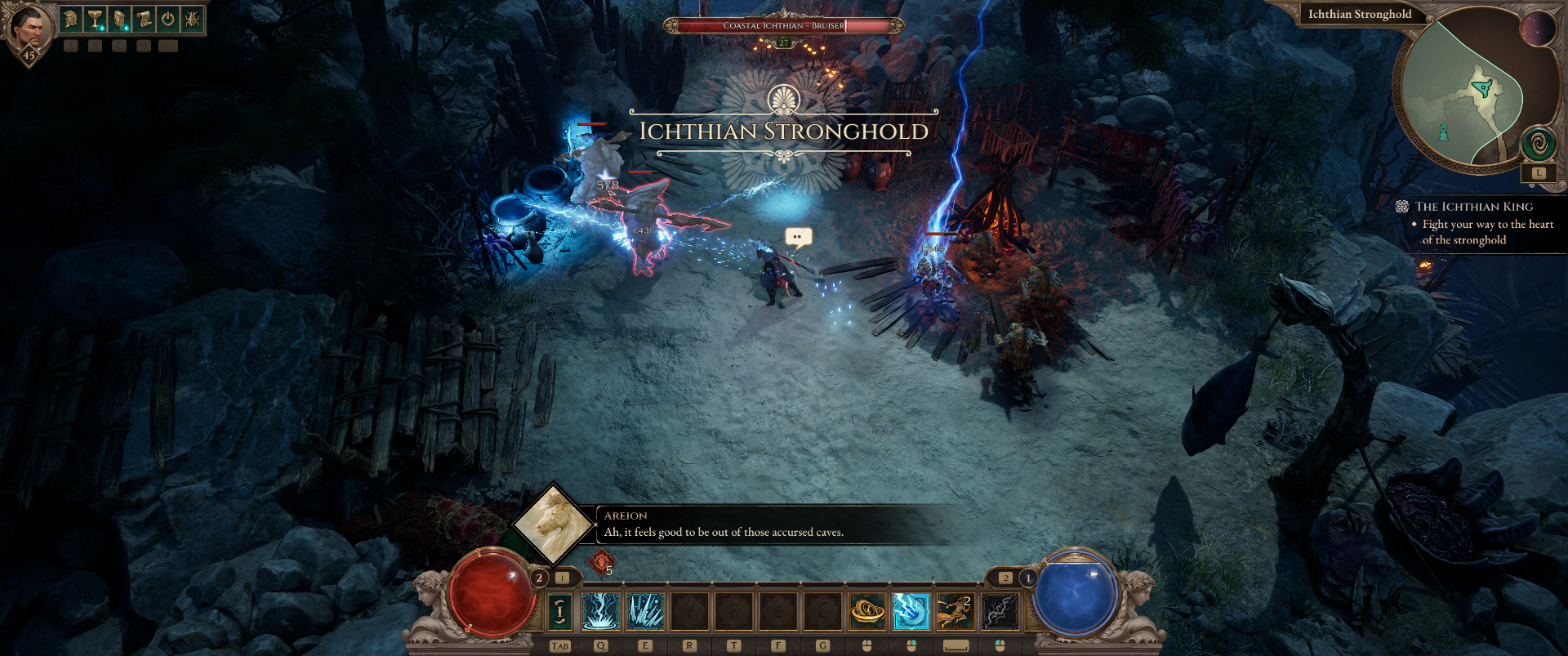Open the beetle bug report icon

tap(192, 19)
